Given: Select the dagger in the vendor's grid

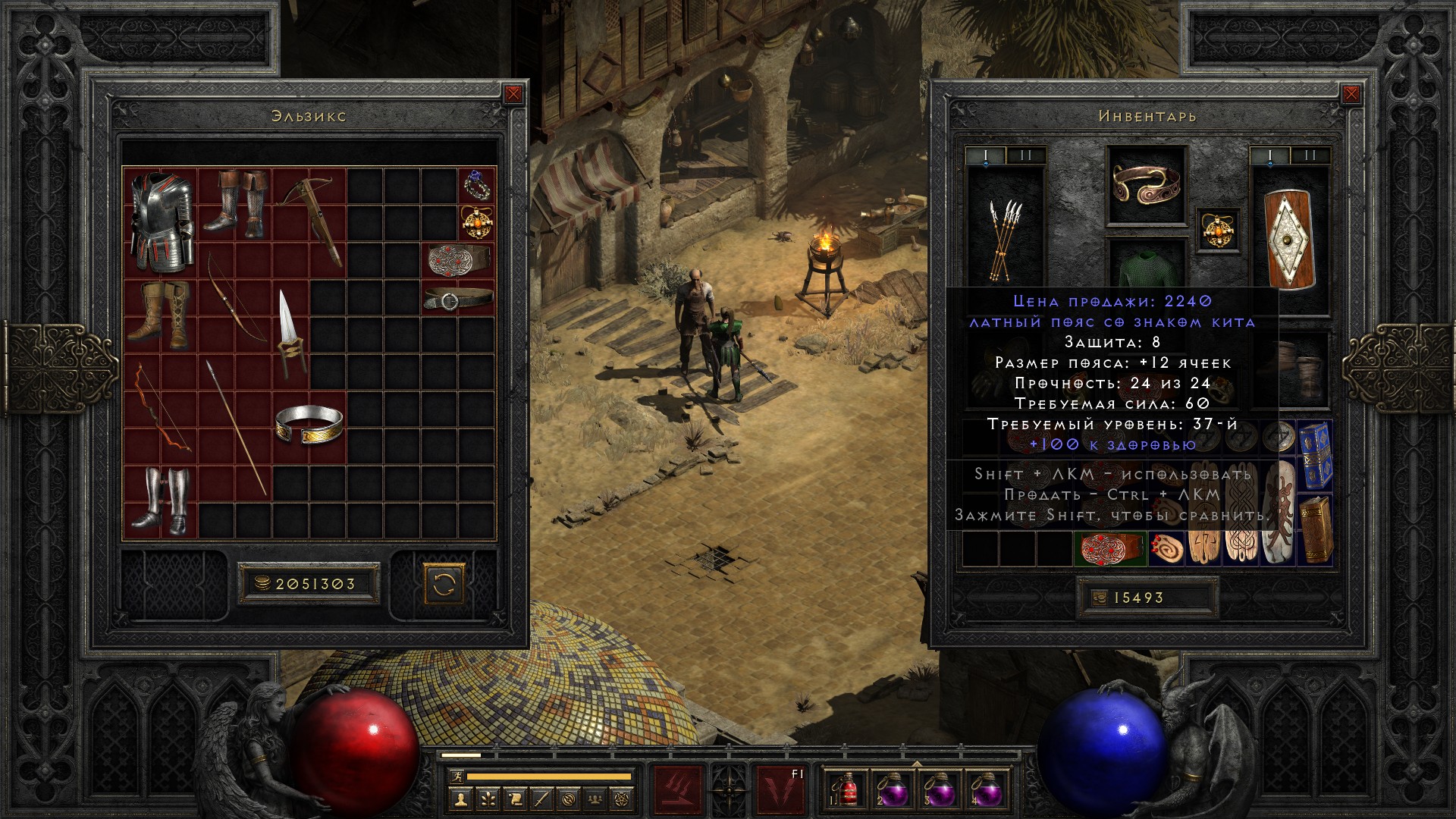Looking at the screenshot, I should [290, 334].
